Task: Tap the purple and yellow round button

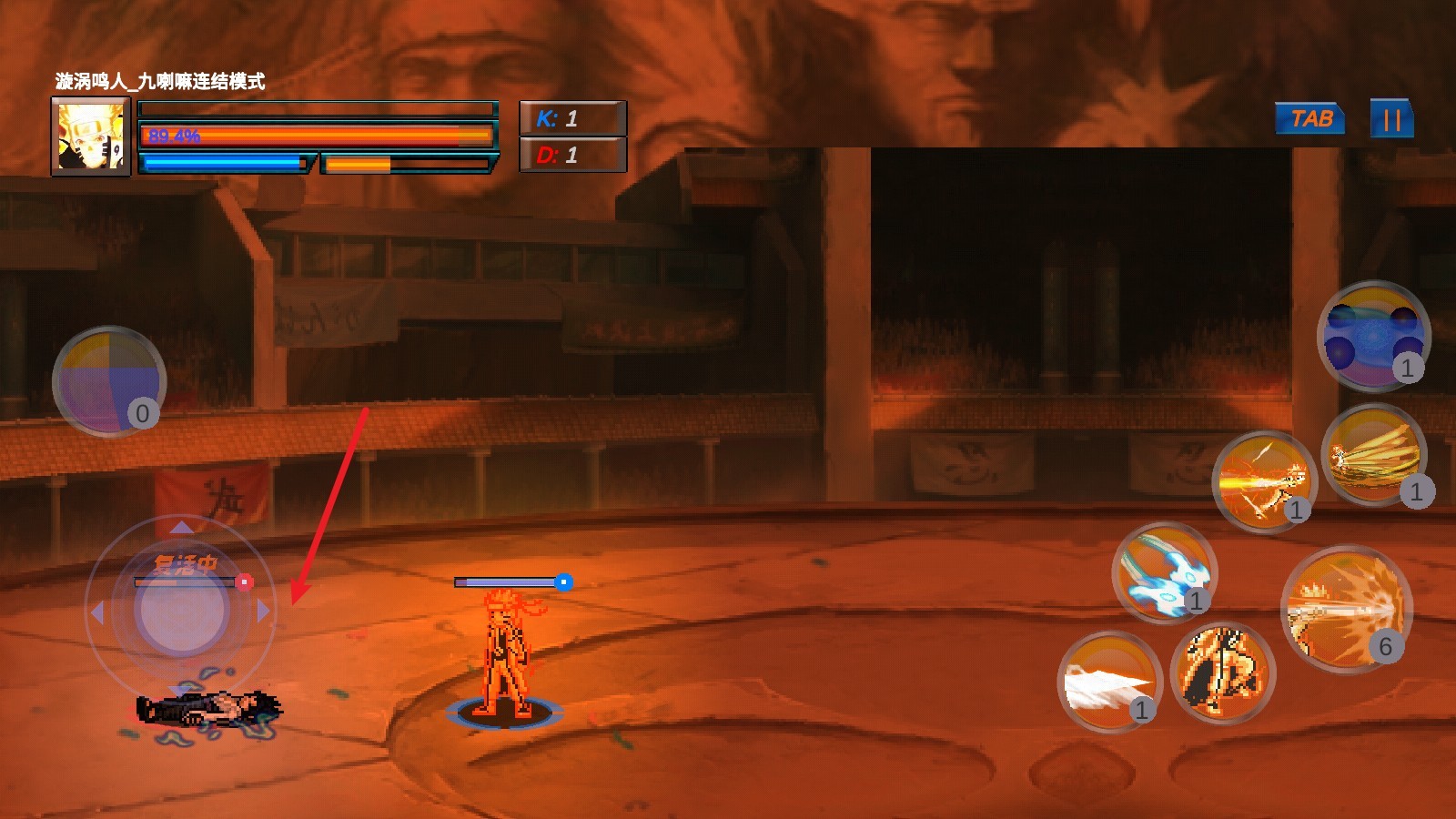Action: pos(108,381)
